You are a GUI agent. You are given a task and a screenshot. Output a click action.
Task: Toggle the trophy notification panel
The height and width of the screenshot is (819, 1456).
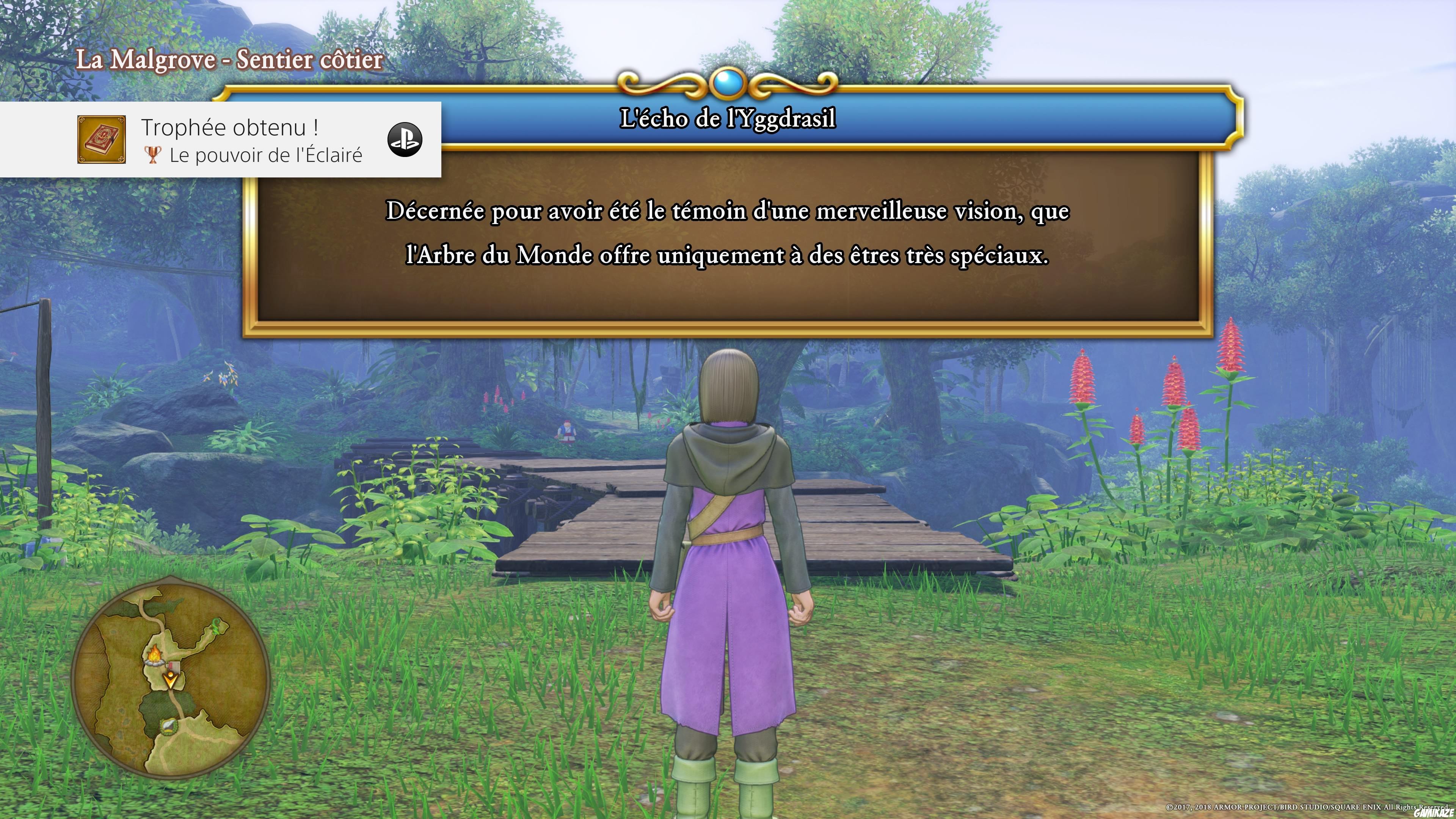[220, 141]
